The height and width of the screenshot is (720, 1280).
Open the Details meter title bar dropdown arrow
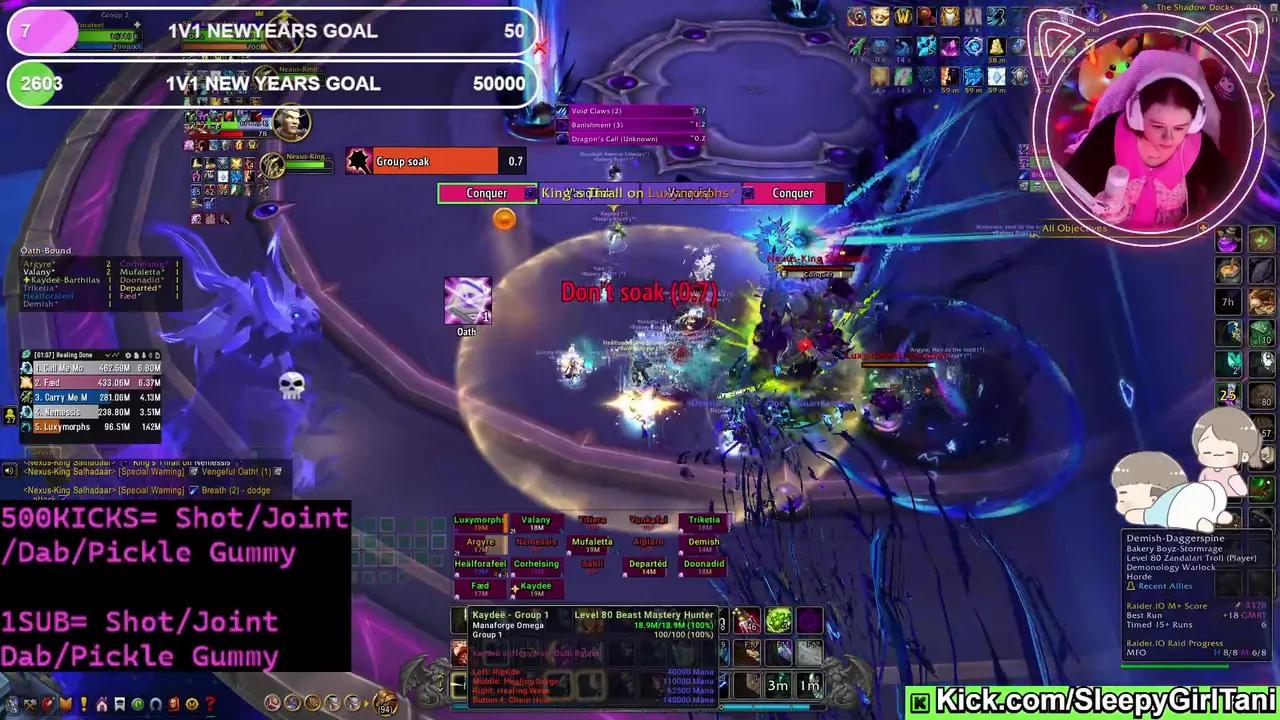(x=108, y=354)
